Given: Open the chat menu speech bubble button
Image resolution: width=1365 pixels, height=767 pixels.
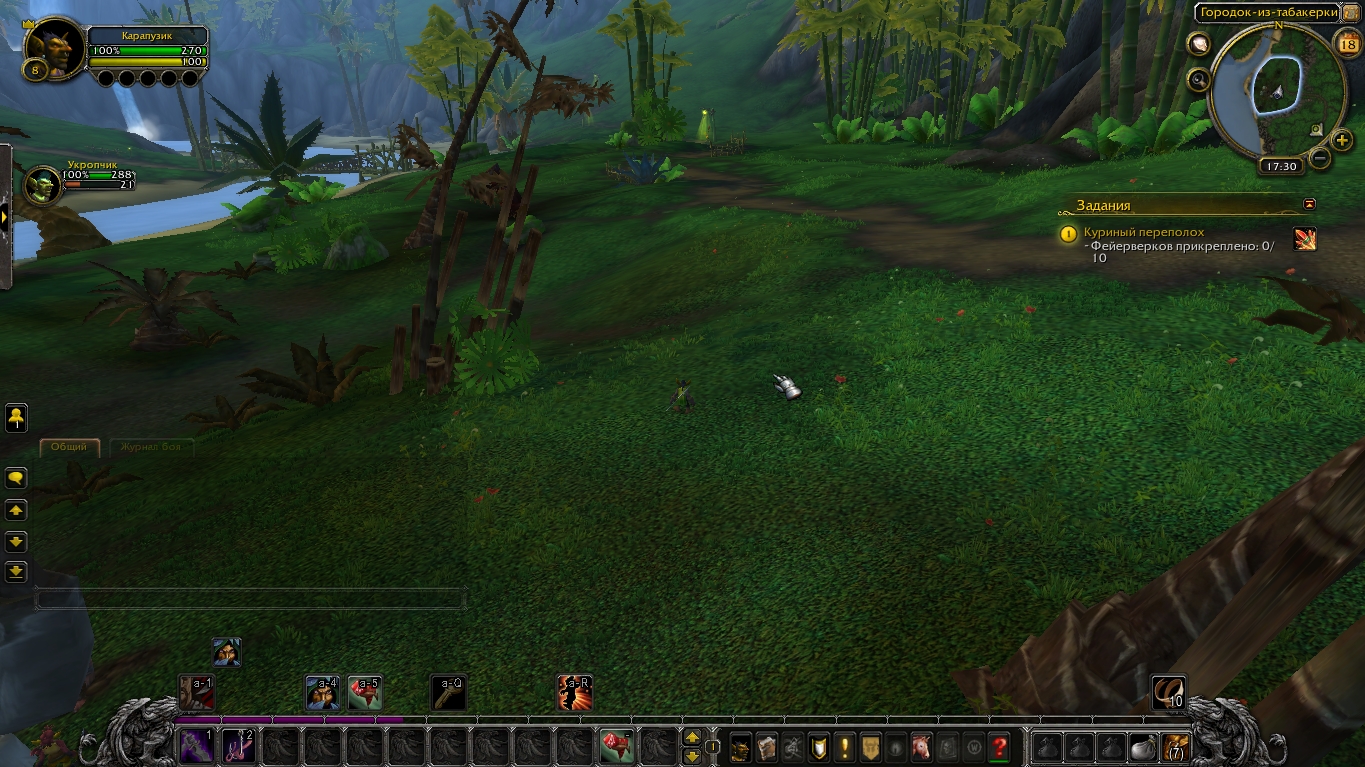Looking at the screenshot, I should (16, 478).
